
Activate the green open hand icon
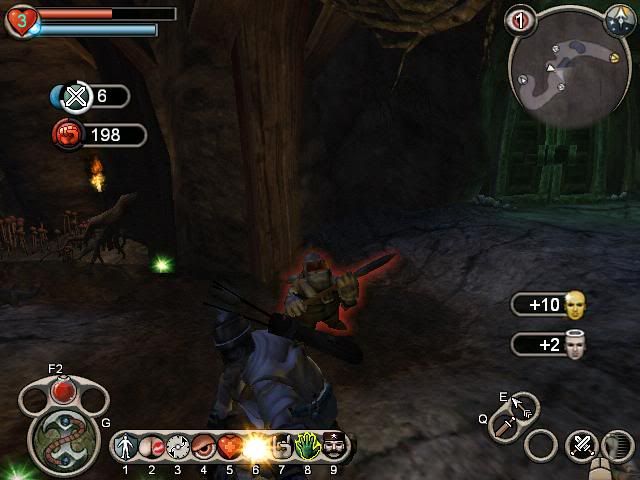coord(307,446)
